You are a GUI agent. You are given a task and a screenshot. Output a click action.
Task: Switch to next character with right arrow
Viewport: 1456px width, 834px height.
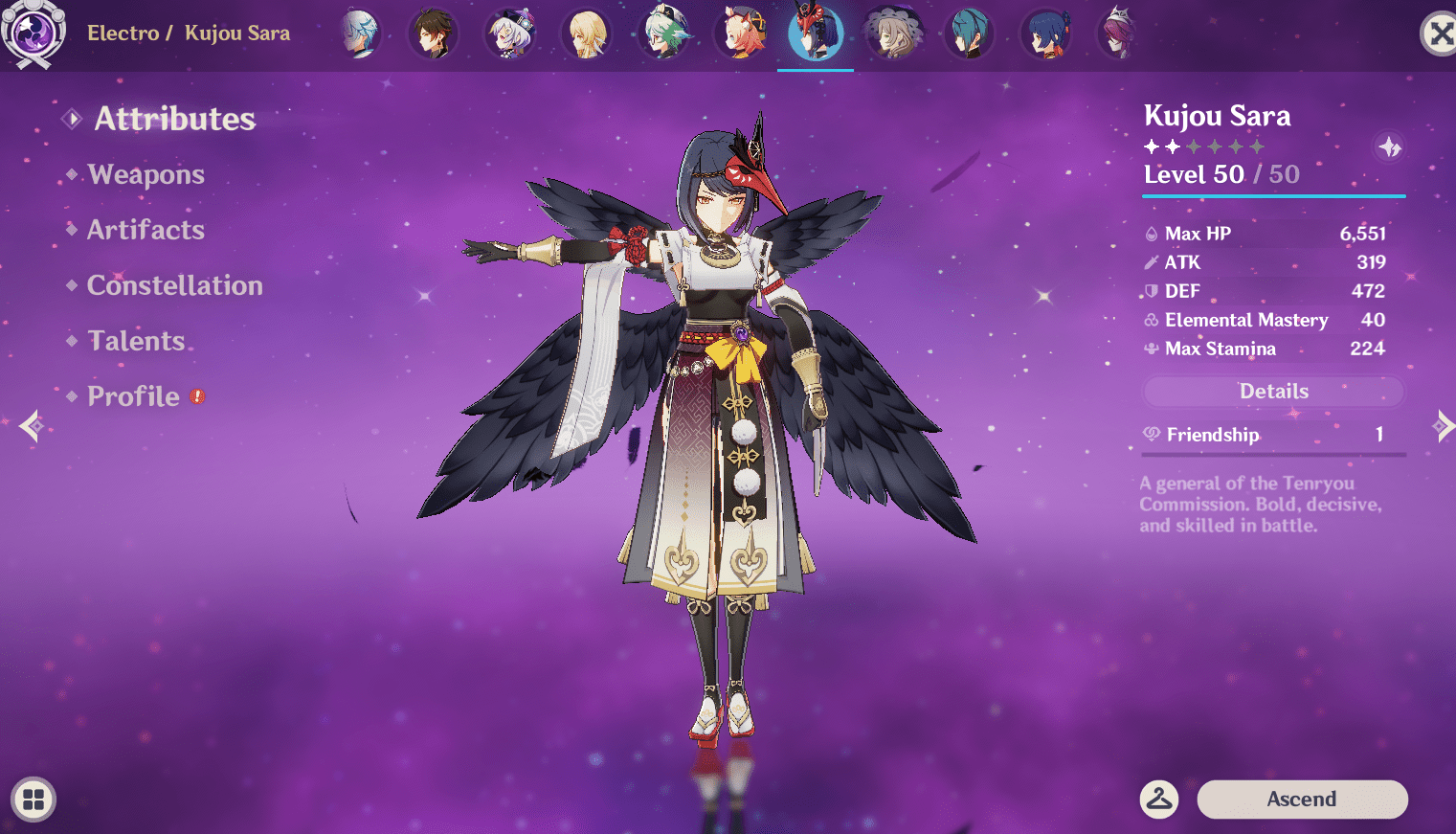[1443, 425]
